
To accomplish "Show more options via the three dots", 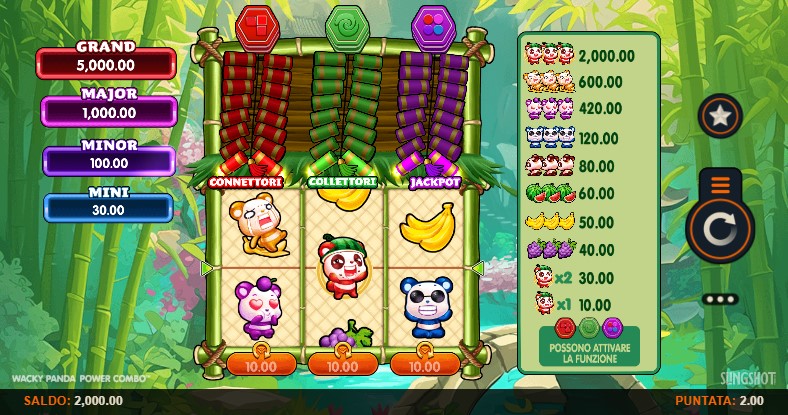I will pyautogui.click(x=720, y=299).
